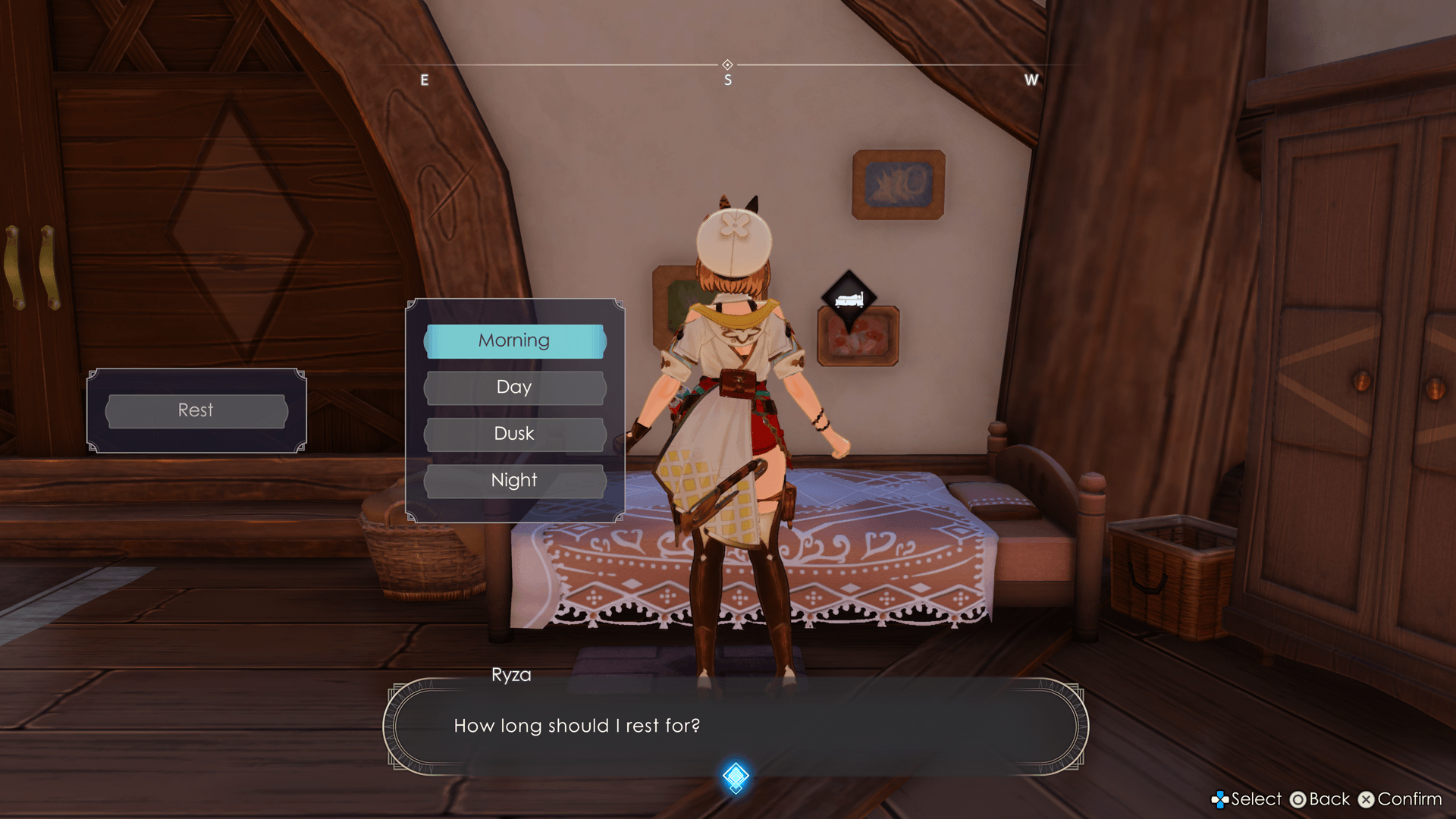
Task: Rest until Night
Action: (515, 481)
